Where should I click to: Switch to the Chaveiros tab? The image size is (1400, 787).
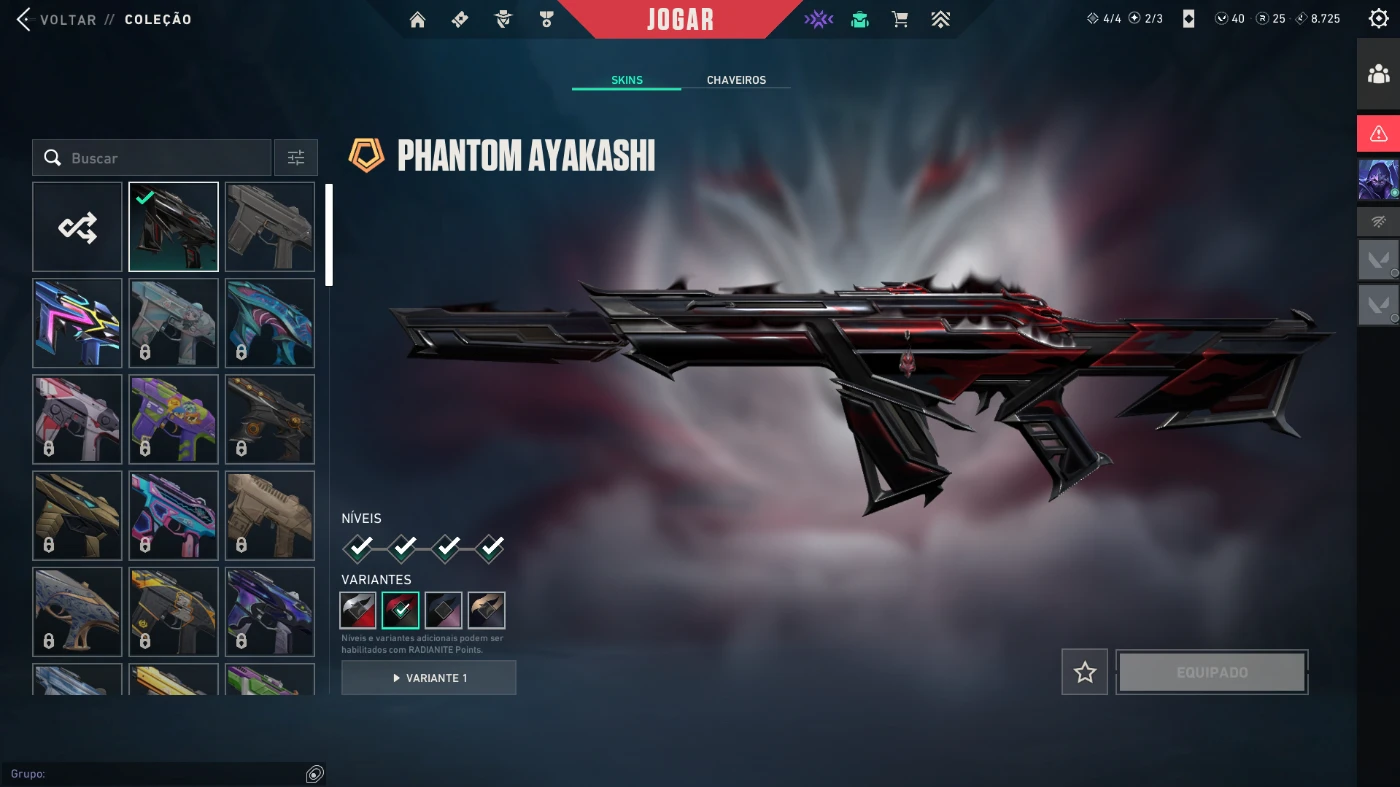tap(736, 80)
